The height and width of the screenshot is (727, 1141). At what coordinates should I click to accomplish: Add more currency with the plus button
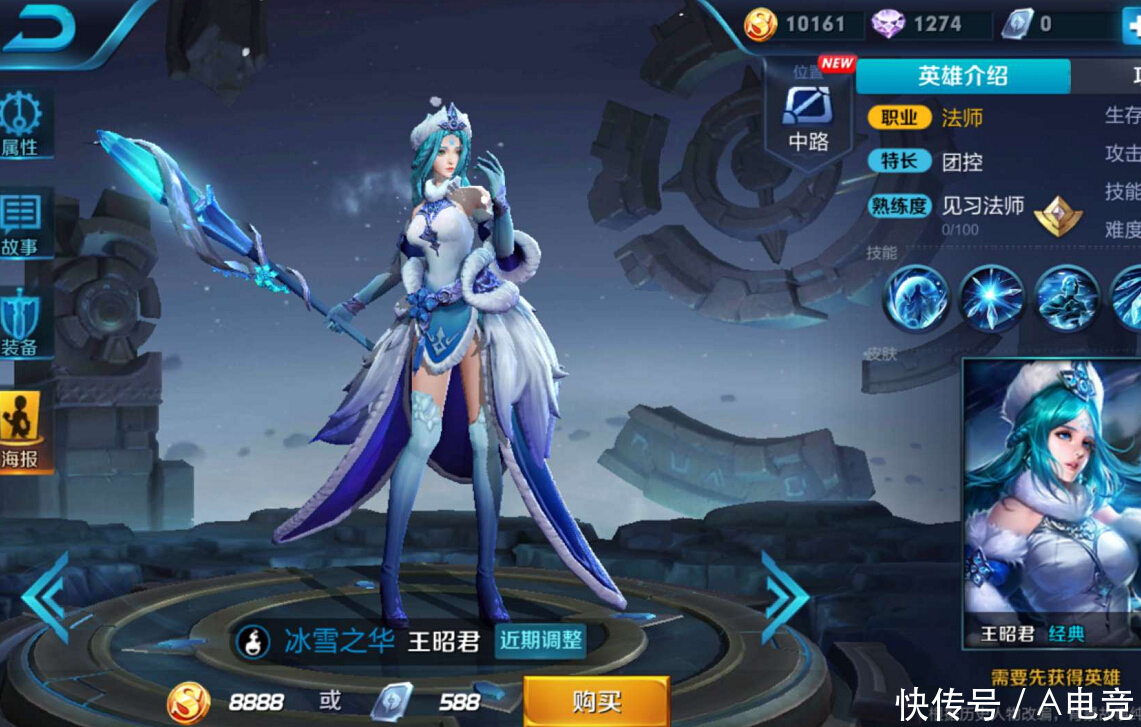[1131, 25]
